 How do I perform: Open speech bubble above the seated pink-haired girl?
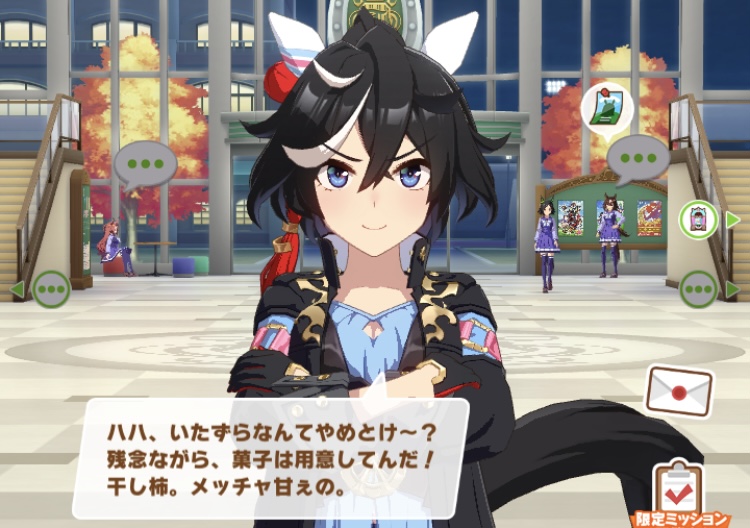145,163
